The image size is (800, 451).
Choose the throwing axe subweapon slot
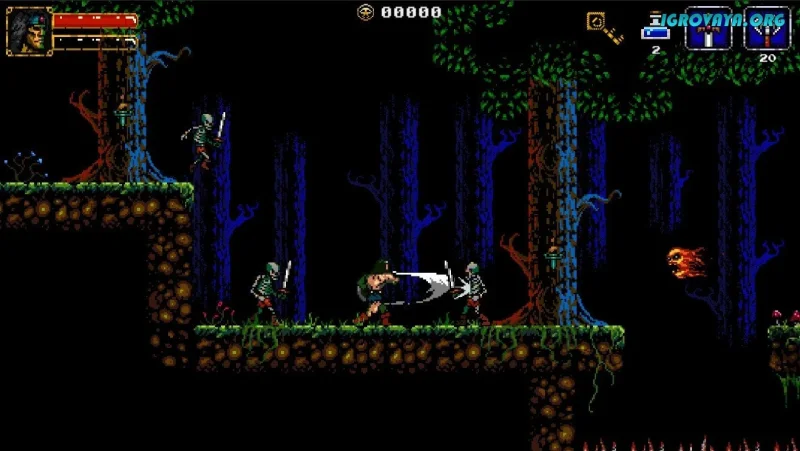click(x=766, y=28)
